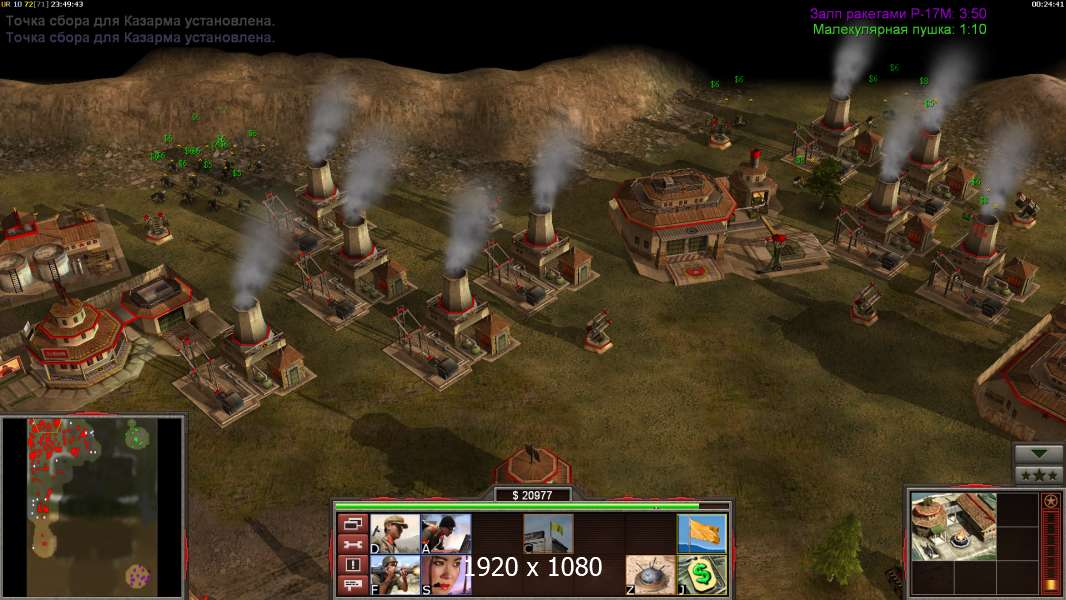
Task: Click the overlapping windows button in the sidebar
Action: (351, 523)
